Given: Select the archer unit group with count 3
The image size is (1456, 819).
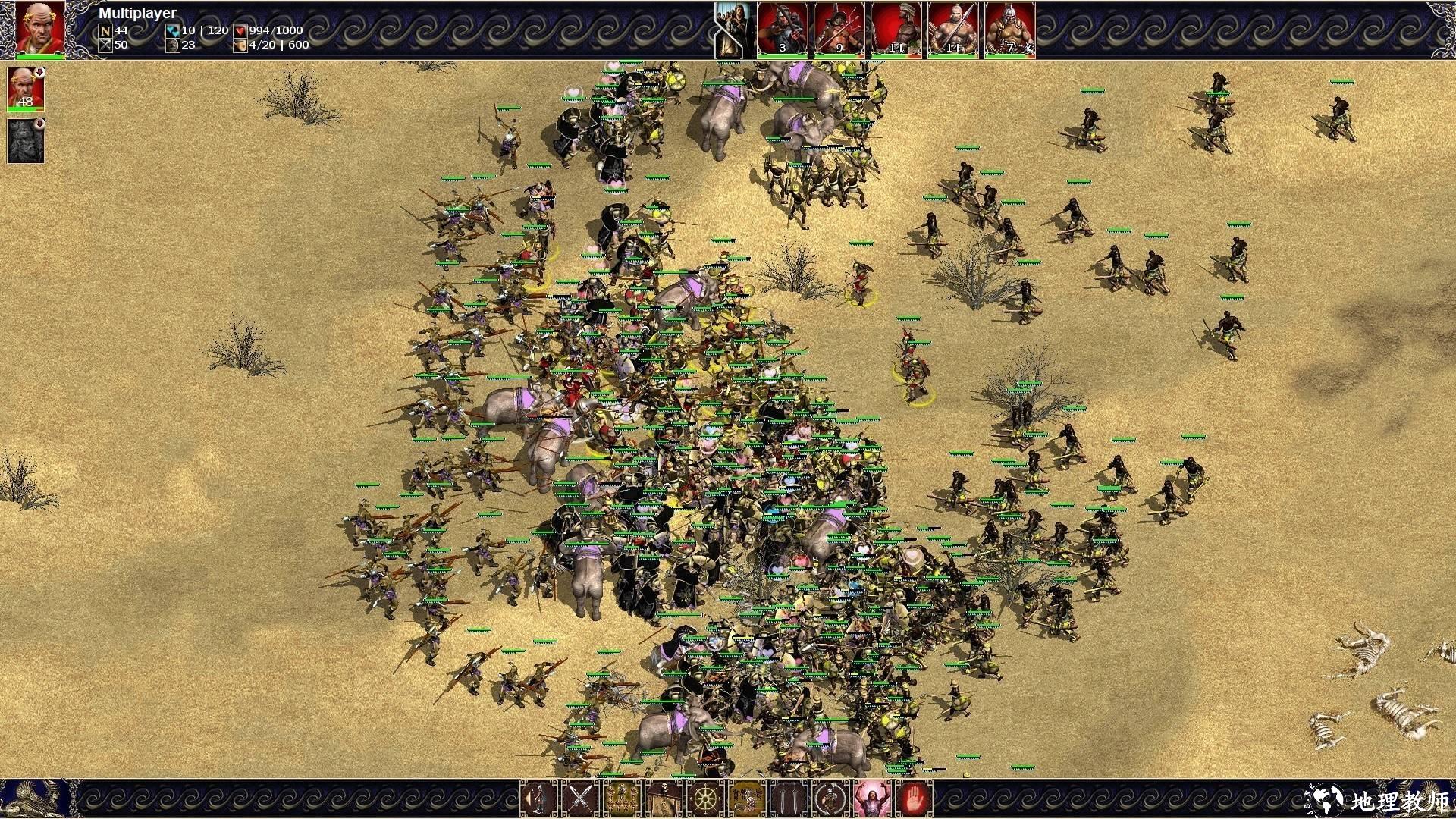Looking at the screenshot, I should (782, 29).
